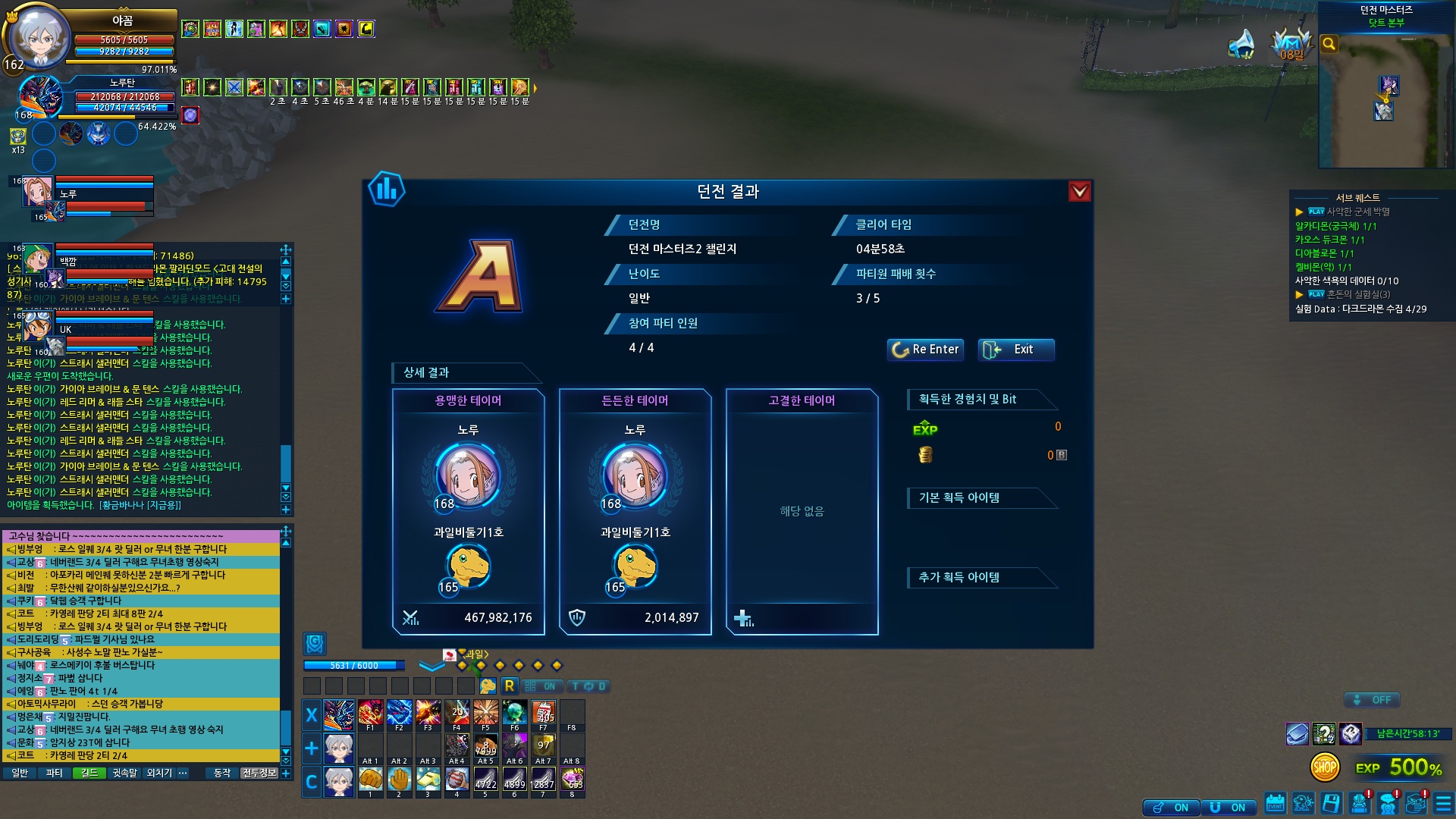
Task: Close the dungeon result window
Action: pyautogui.click(x=1079, y=191)
